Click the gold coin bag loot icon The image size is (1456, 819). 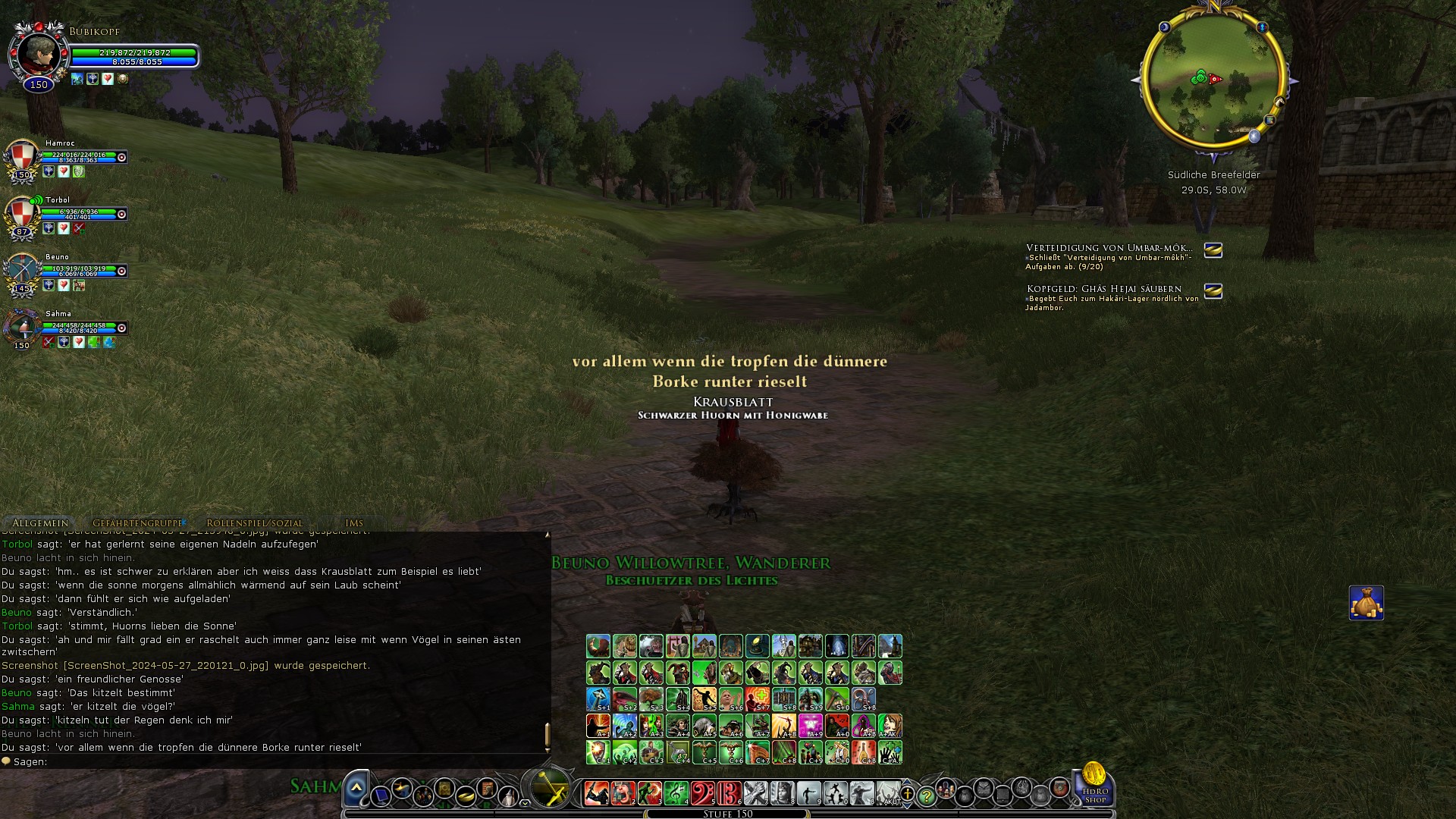[1366, 603]
